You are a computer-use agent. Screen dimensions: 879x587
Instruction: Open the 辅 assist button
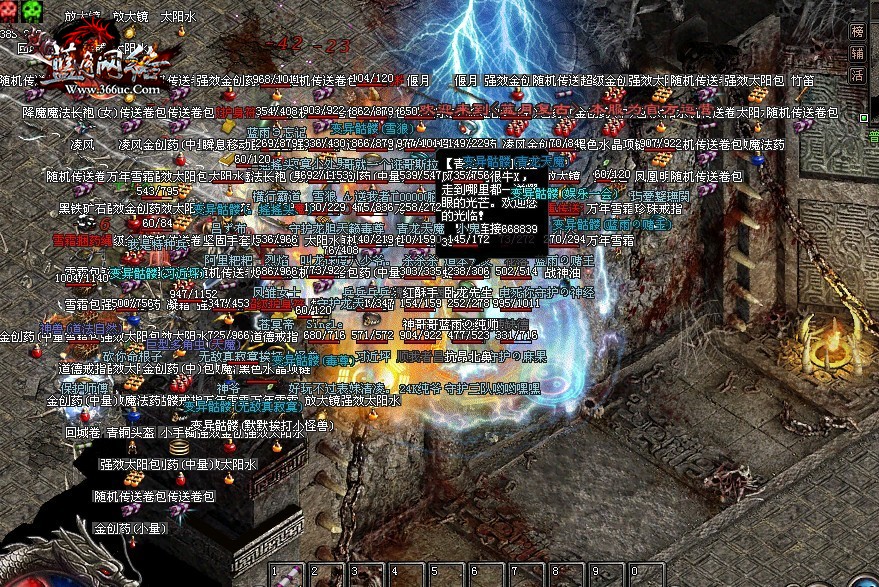coord(857,53)
